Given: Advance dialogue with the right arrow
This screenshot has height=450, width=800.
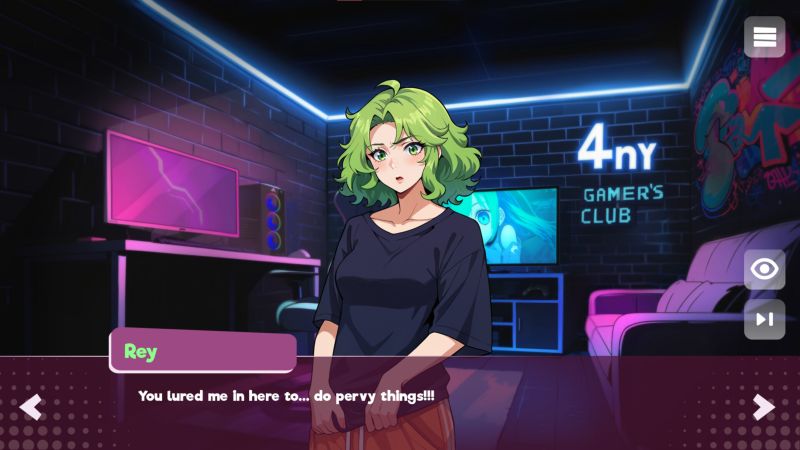Looking at the screenshot, I should [x=764, y=407].
